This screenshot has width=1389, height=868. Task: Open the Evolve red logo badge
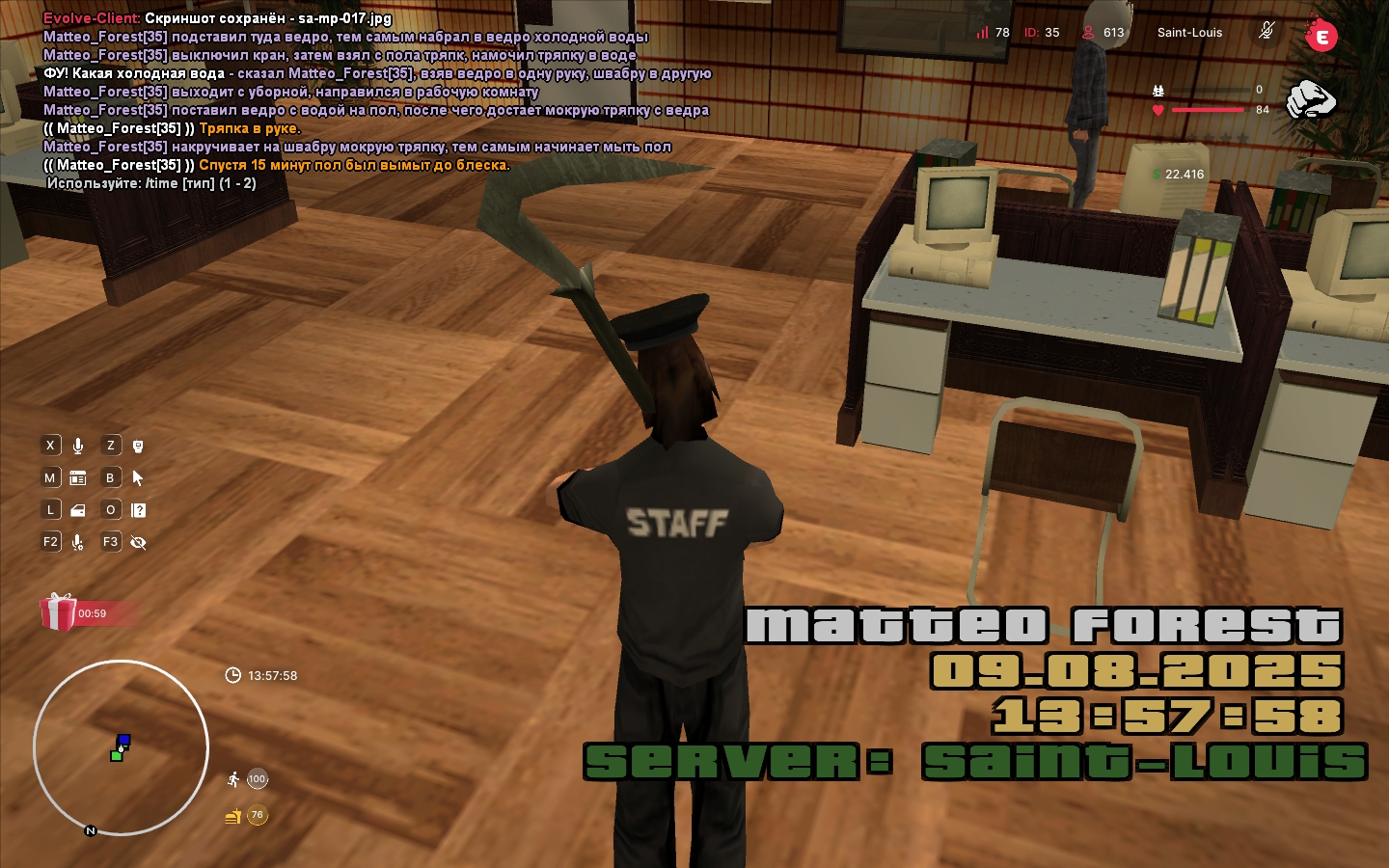coord(1321,36)
